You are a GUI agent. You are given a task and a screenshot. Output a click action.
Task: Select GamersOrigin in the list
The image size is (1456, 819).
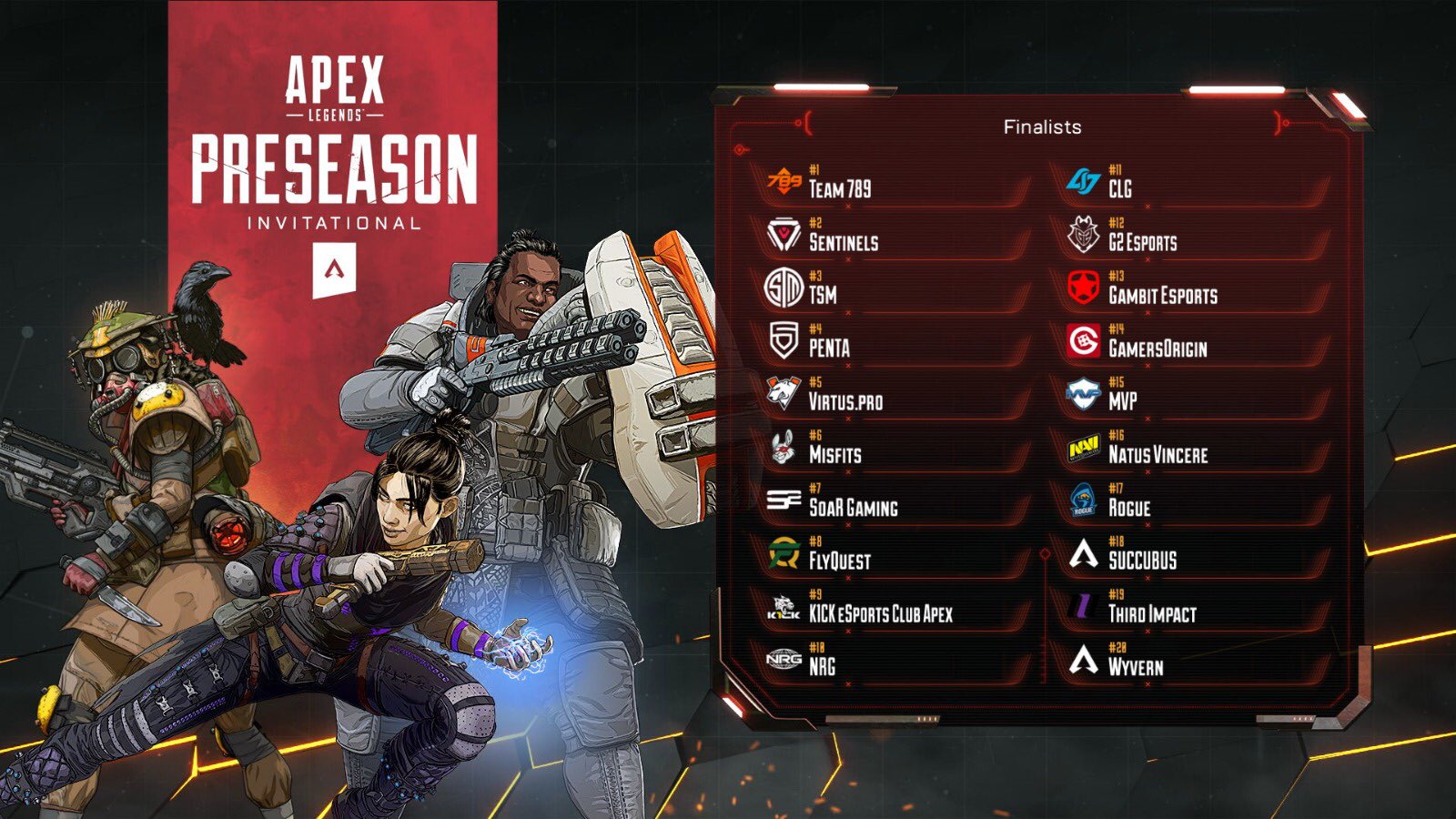tap(1158, 348)
